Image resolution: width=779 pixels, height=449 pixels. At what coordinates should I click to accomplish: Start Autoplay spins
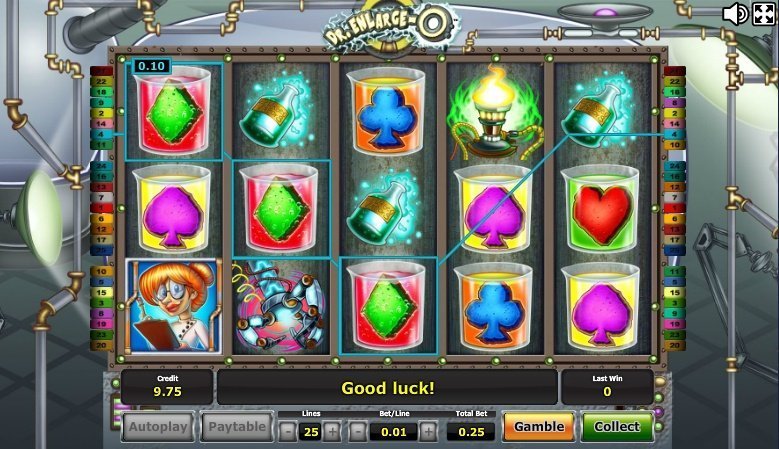[x=158, y=427]
